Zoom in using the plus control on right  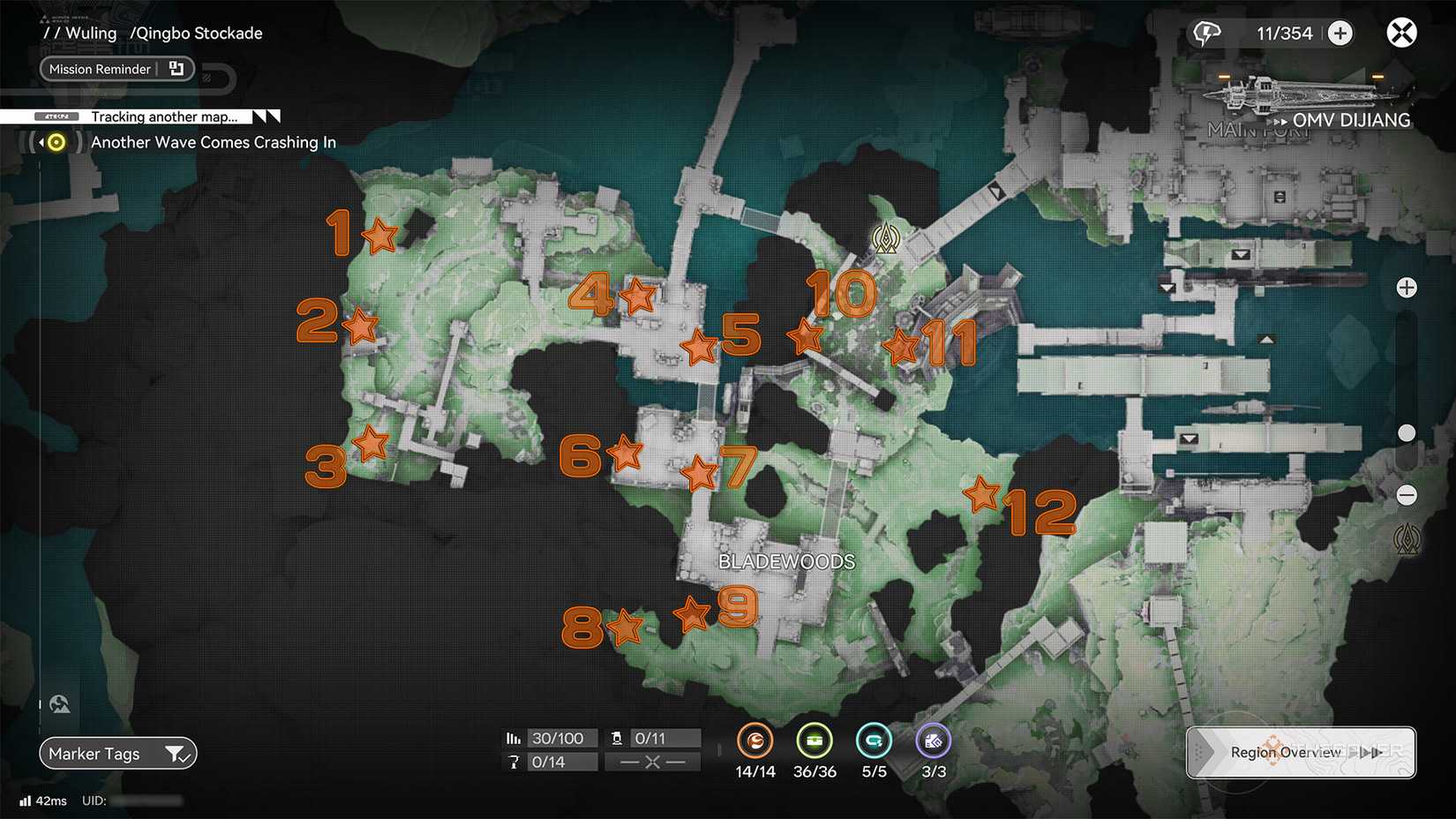point(1407,287)
